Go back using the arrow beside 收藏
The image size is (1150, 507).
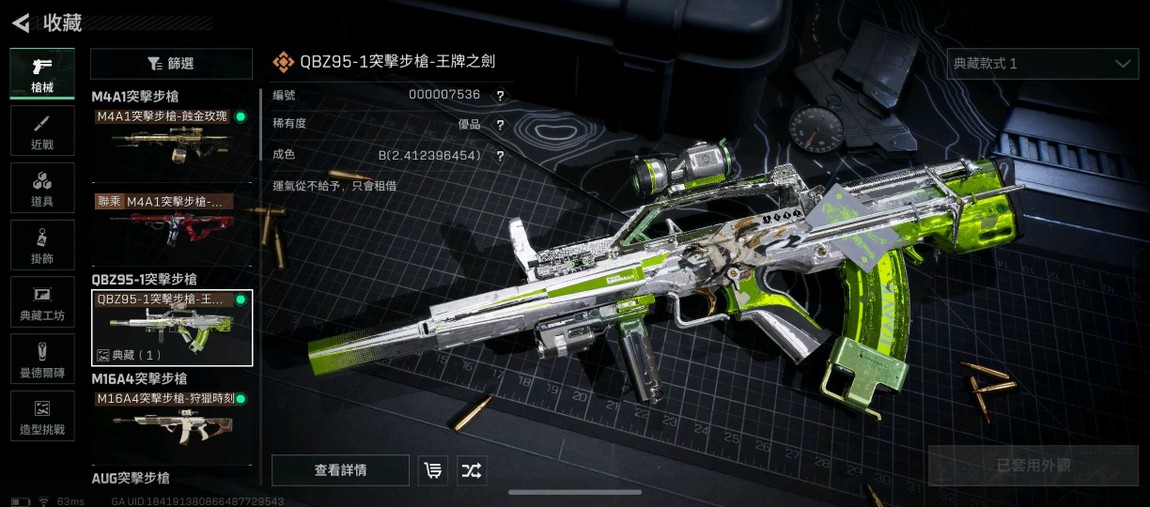[x=21, y=22]
